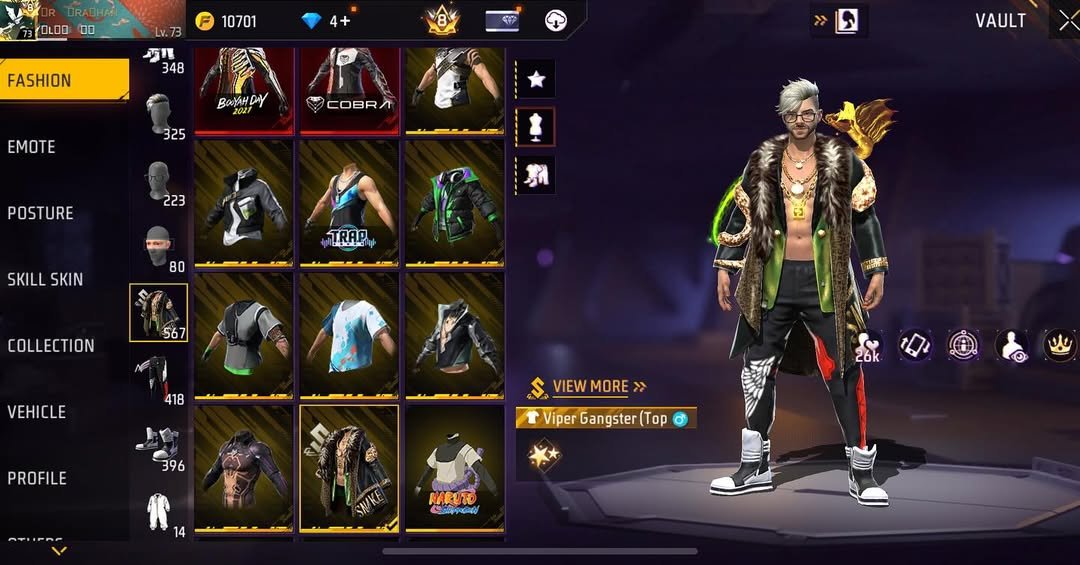Open the crown icon beside the character
This screenshot has width=1080, height=565.
click(x=1058, y=345)
